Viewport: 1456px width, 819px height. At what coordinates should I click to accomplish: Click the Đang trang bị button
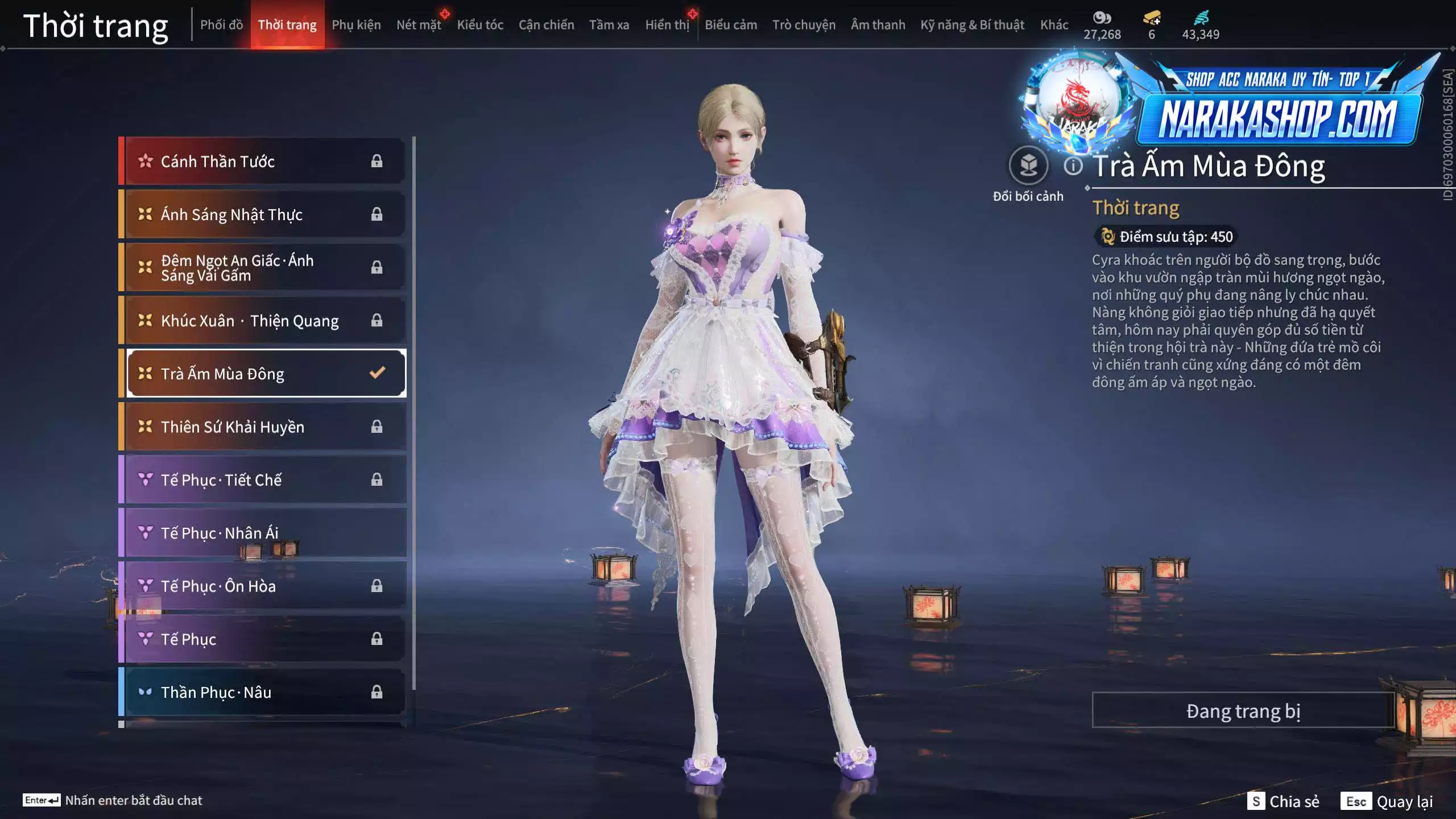1243,711
